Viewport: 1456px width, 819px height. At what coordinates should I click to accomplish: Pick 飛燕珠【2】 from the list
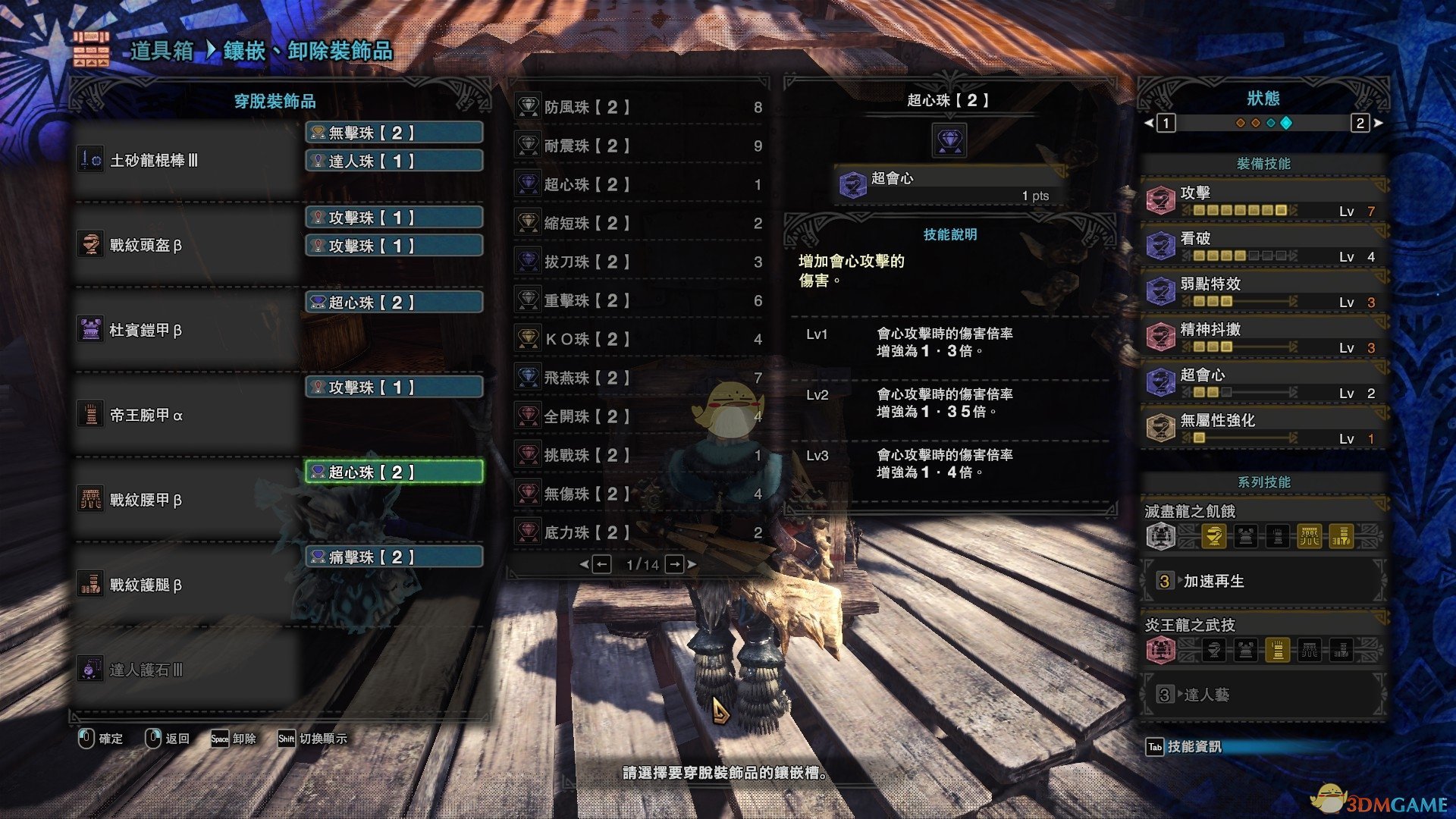tap(639, 378)
